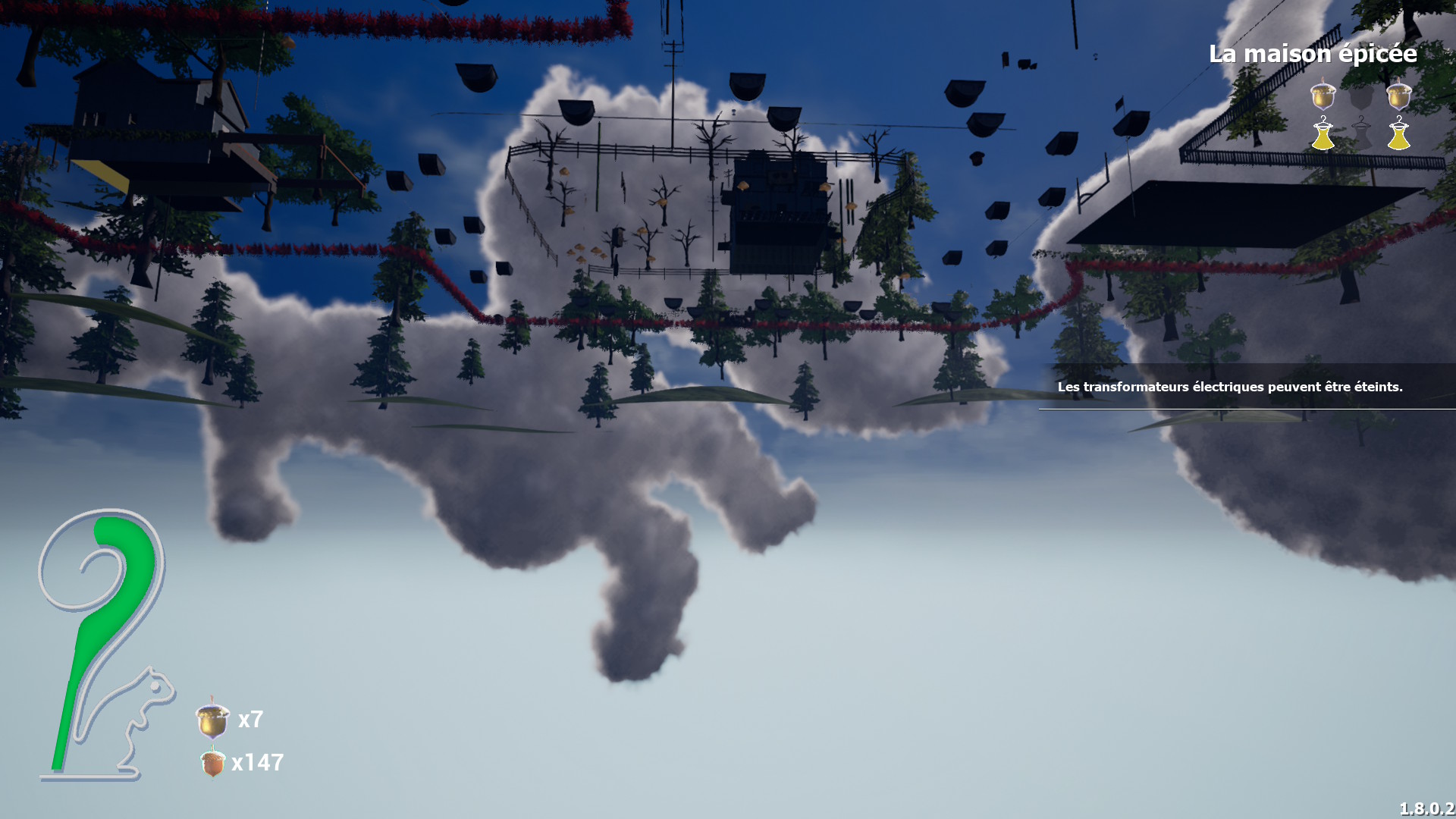The image size is (1456, 819).
Task: Select the greyed-out acorn in level tracker
Action: click(x=1361, y=96)
